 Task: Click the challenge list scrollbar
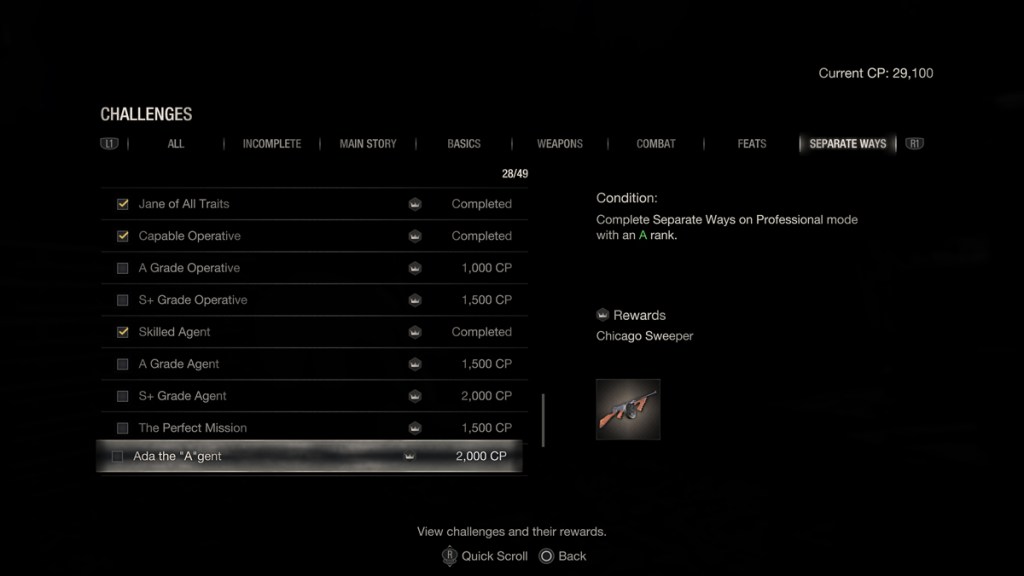pyautogui.click(x=544, y=420)
